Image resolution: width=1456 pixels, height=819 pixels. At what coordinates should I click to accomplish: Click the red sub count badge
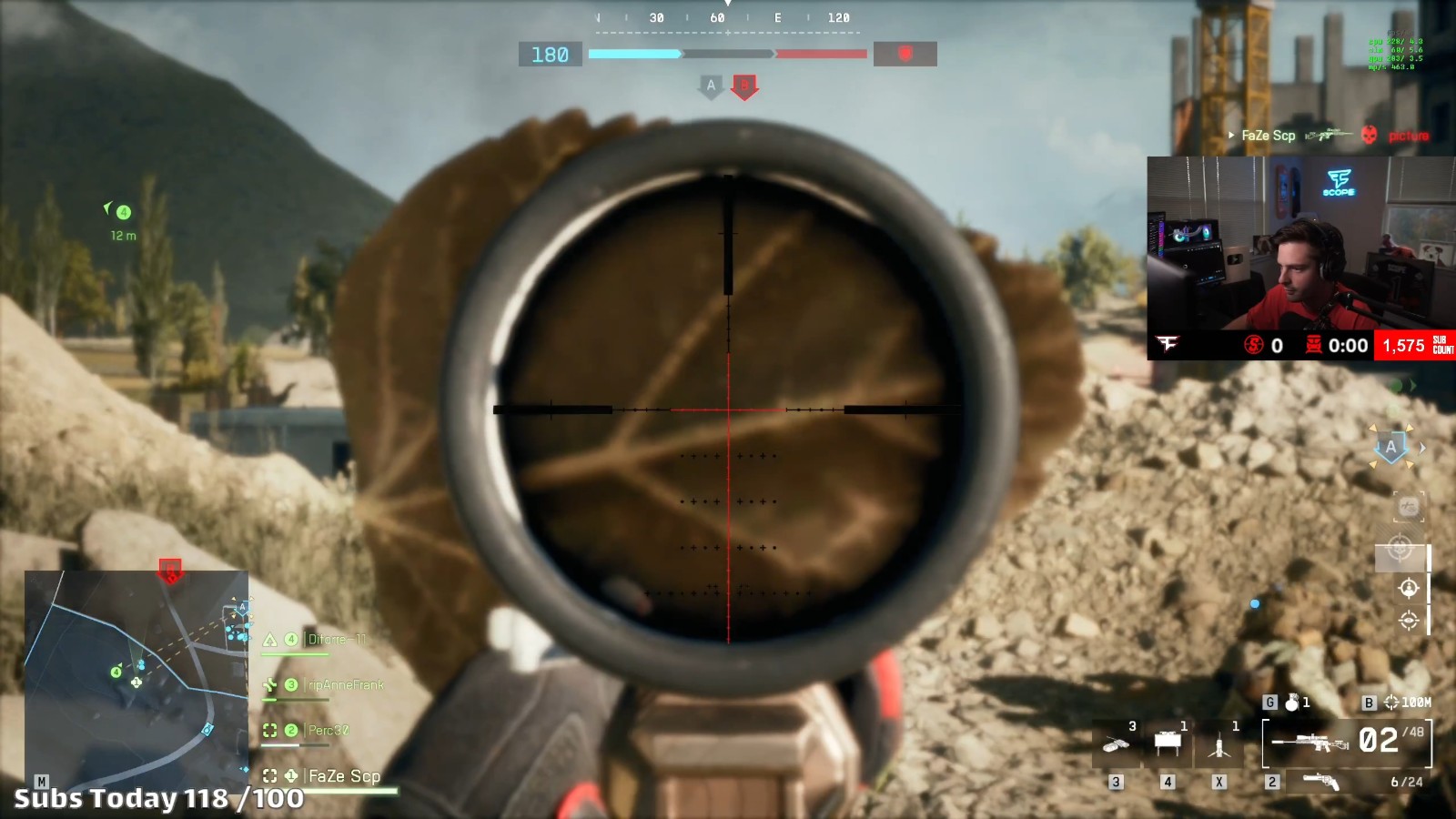pos(1414,345)
